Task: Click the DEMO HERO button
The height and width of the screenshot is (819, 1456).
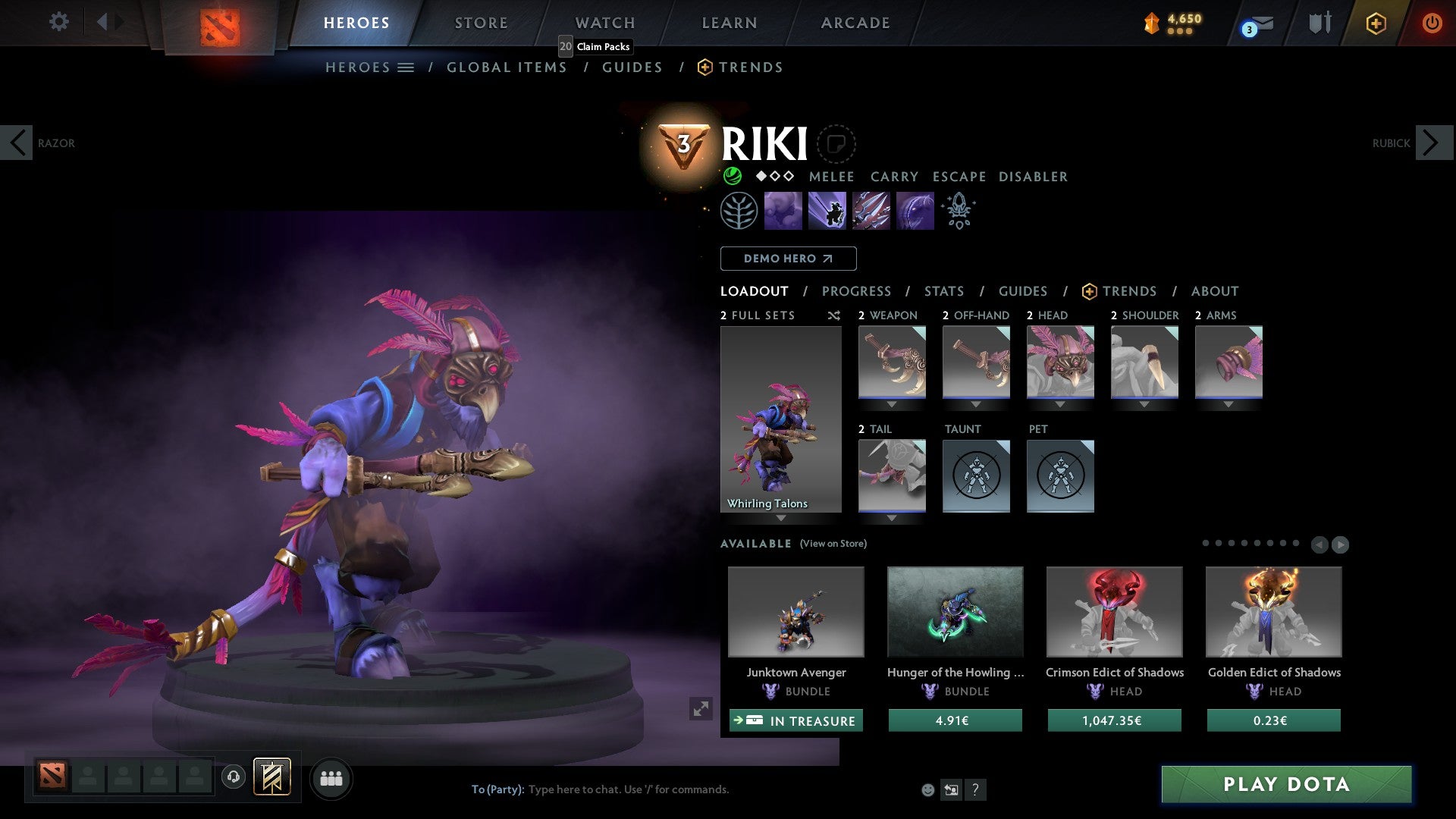Action: click(x=788, y=259)
